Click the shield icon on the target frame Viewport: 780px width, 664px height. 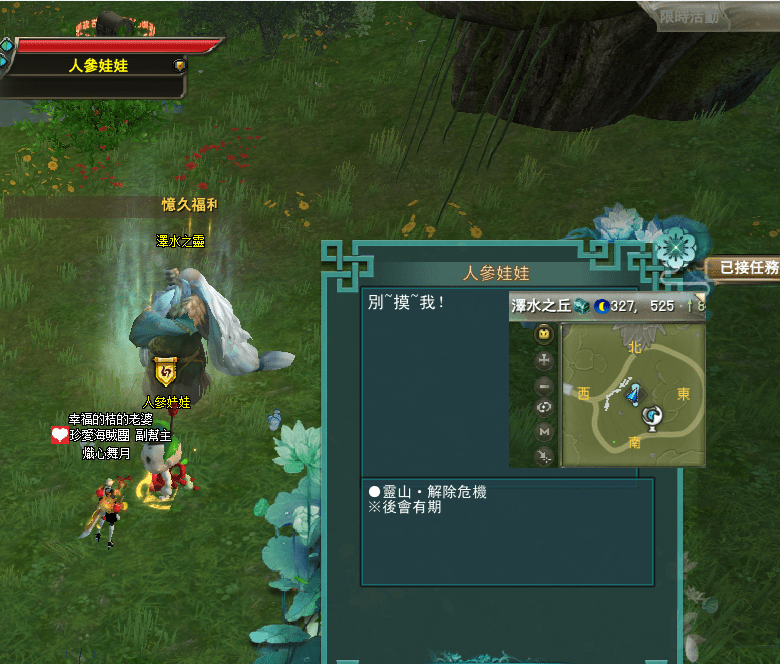179,66
